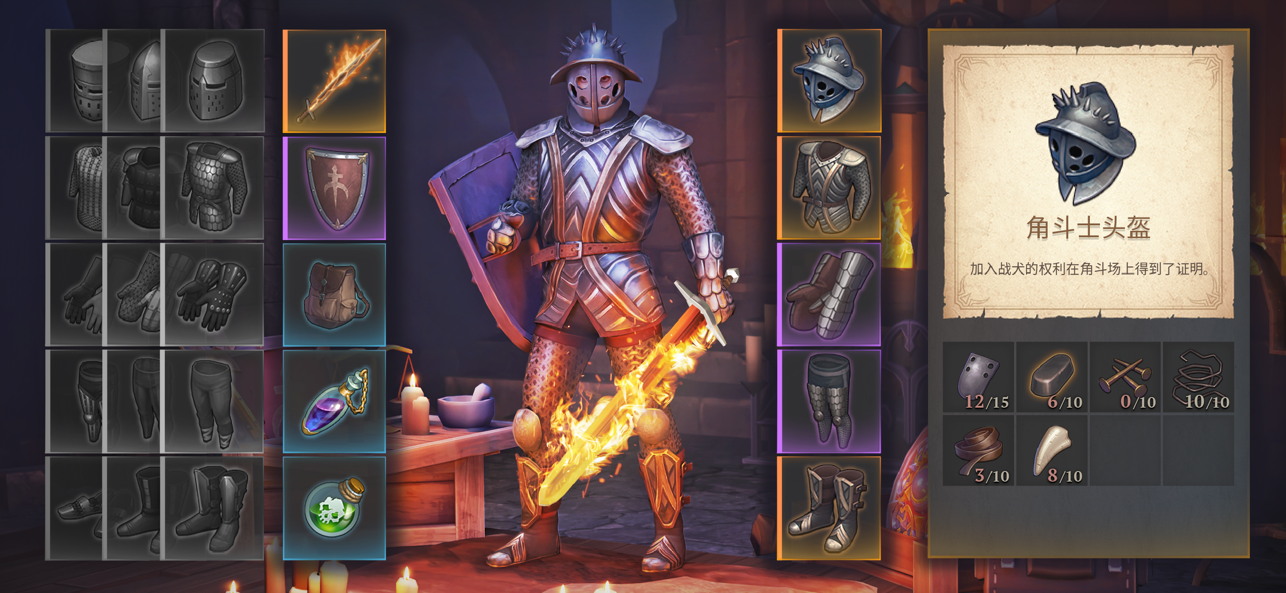1286x593 pixels.
Task: Select the rope material 10/10
Action: 1198,378
